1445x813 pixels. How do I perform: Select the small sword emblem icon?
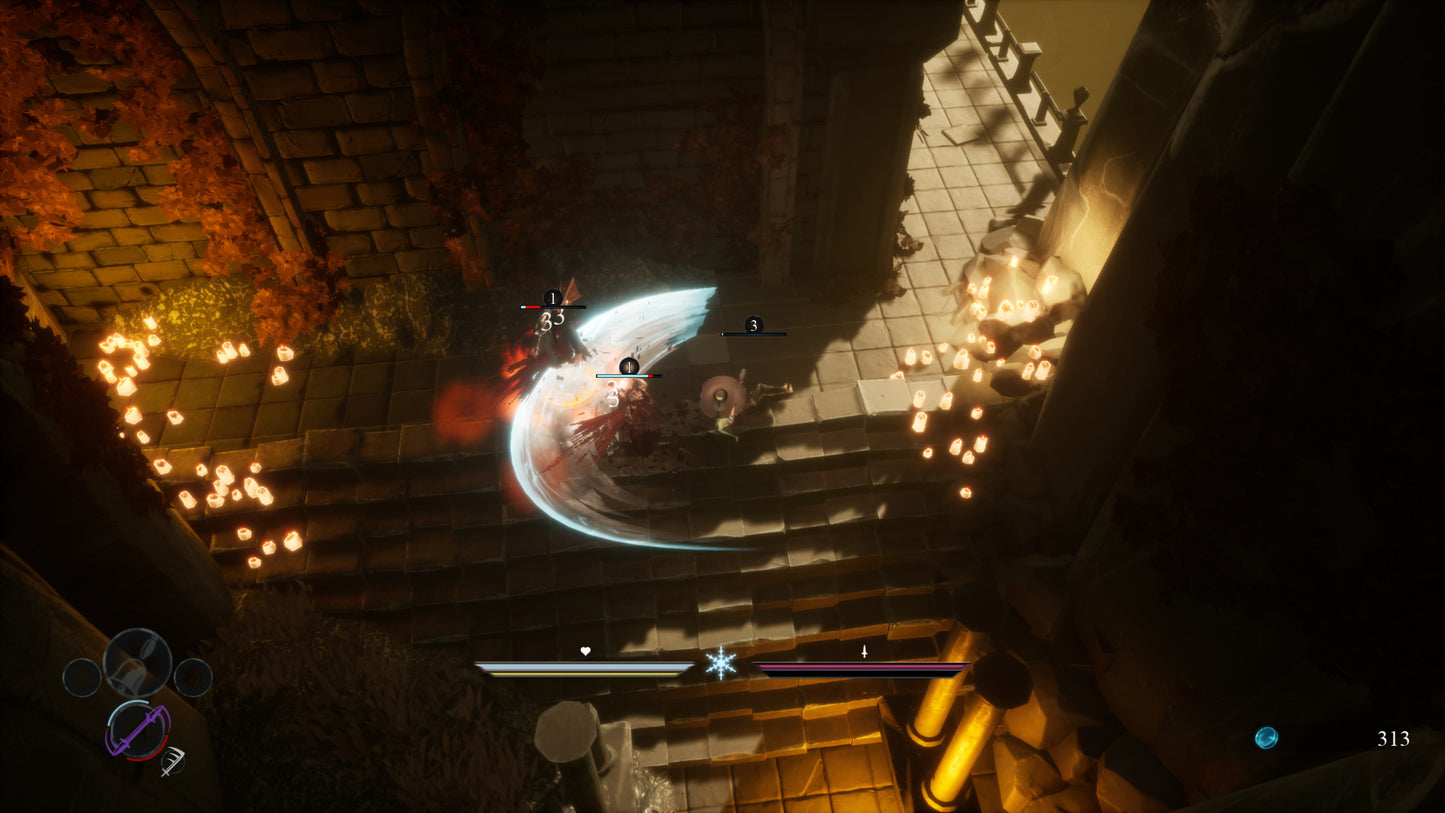coord(172,762)
